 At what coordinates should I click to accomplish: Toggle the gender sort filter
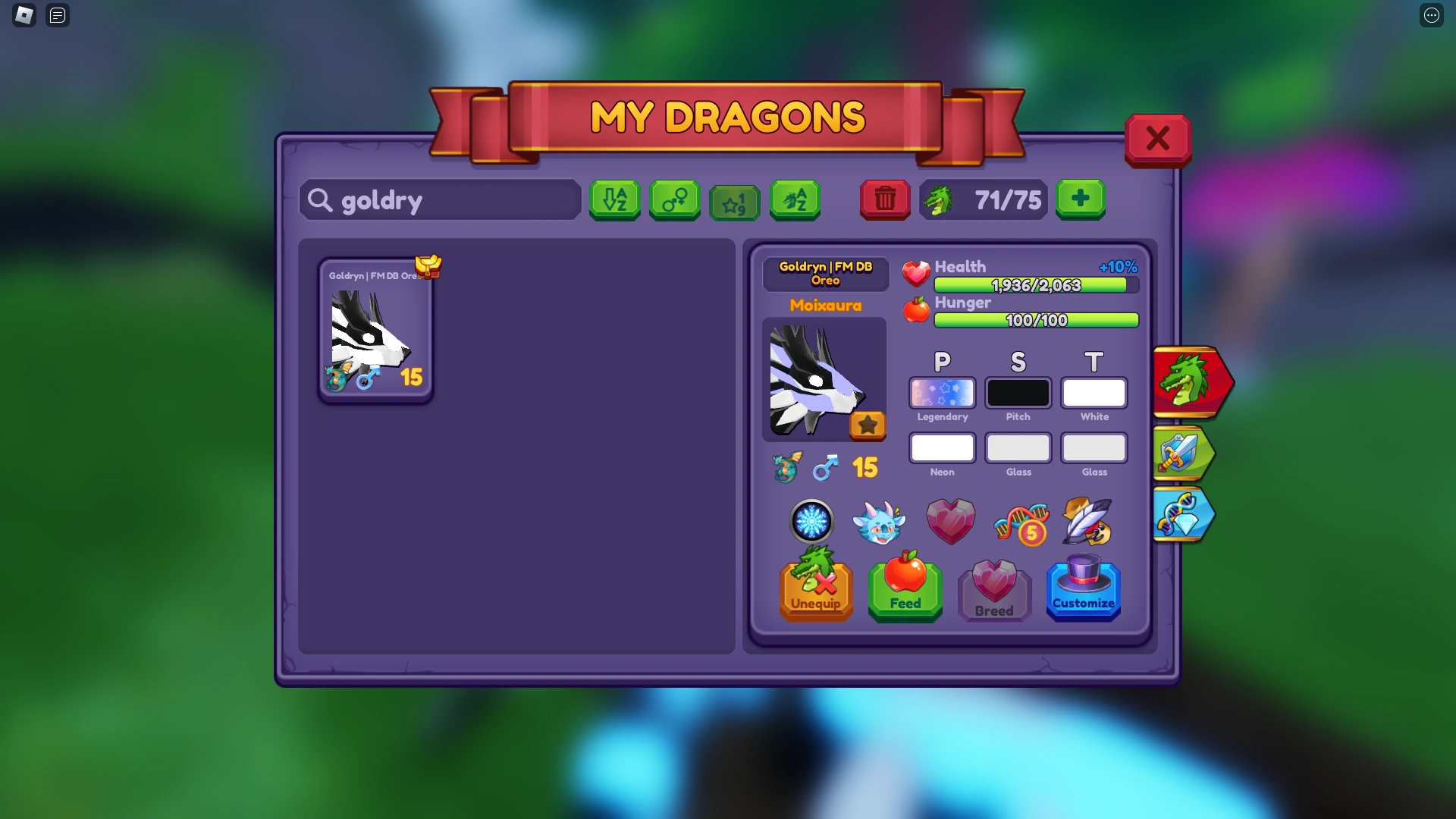pyautogui.click(x=674, y=200)
